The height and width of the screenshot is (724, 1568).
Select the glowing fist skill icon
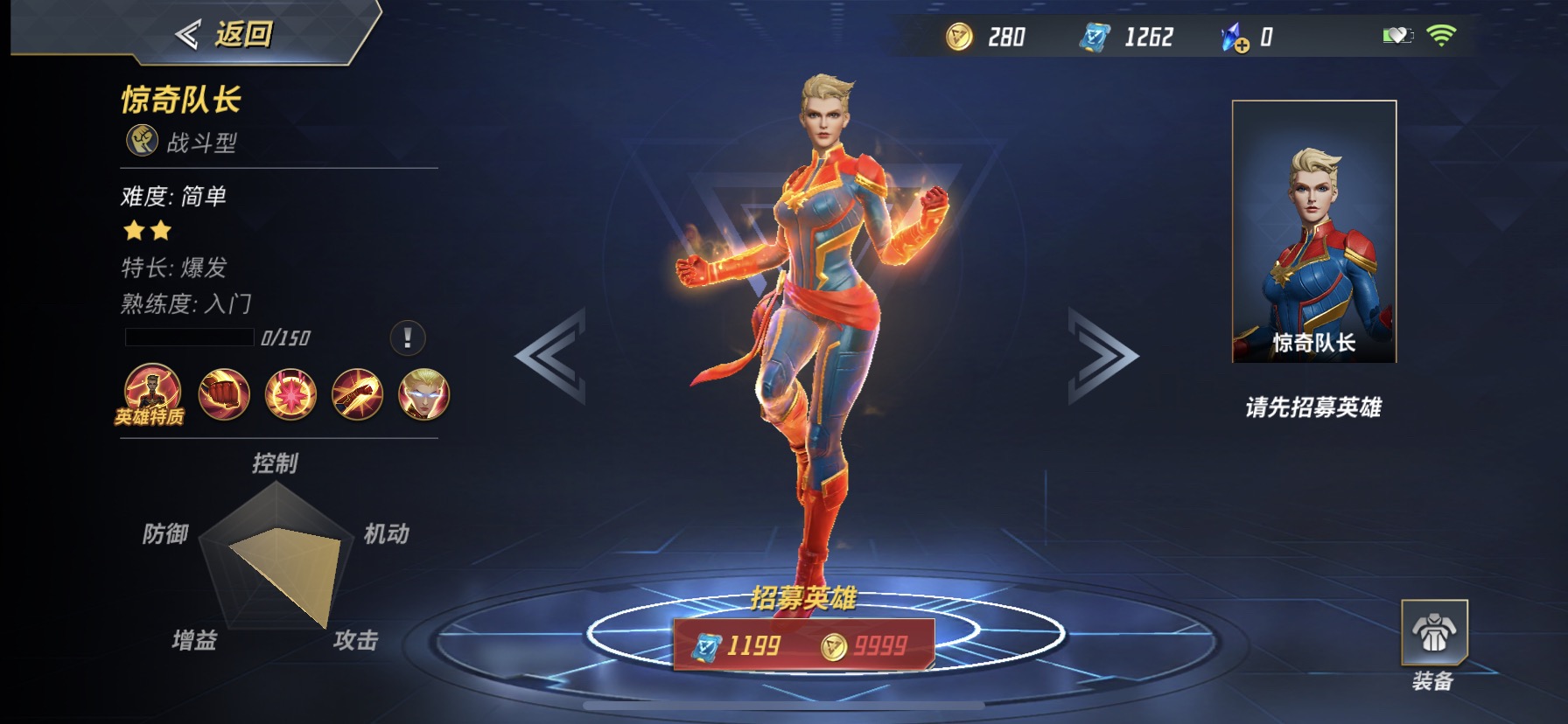click(x=224, y=394)
